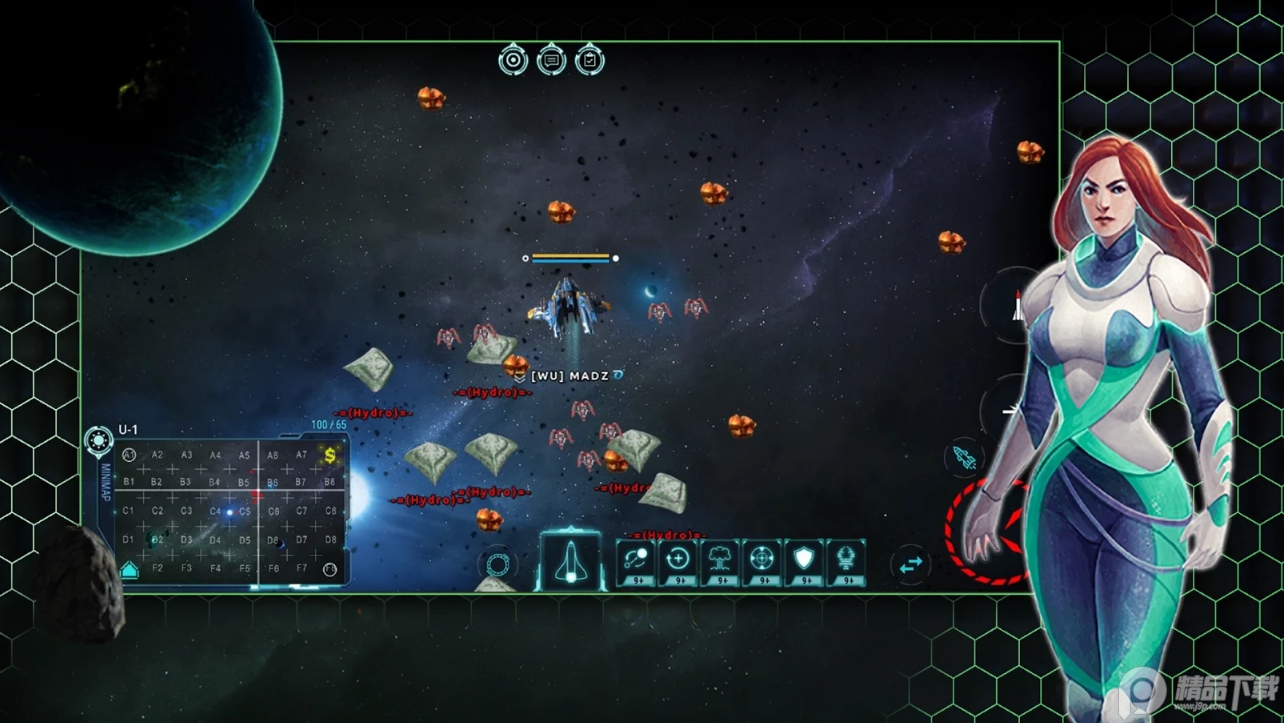The width and height of the screenshot is (1284, 723).
Task: Tap the small blue rocket button
Action: pos(963,458)
